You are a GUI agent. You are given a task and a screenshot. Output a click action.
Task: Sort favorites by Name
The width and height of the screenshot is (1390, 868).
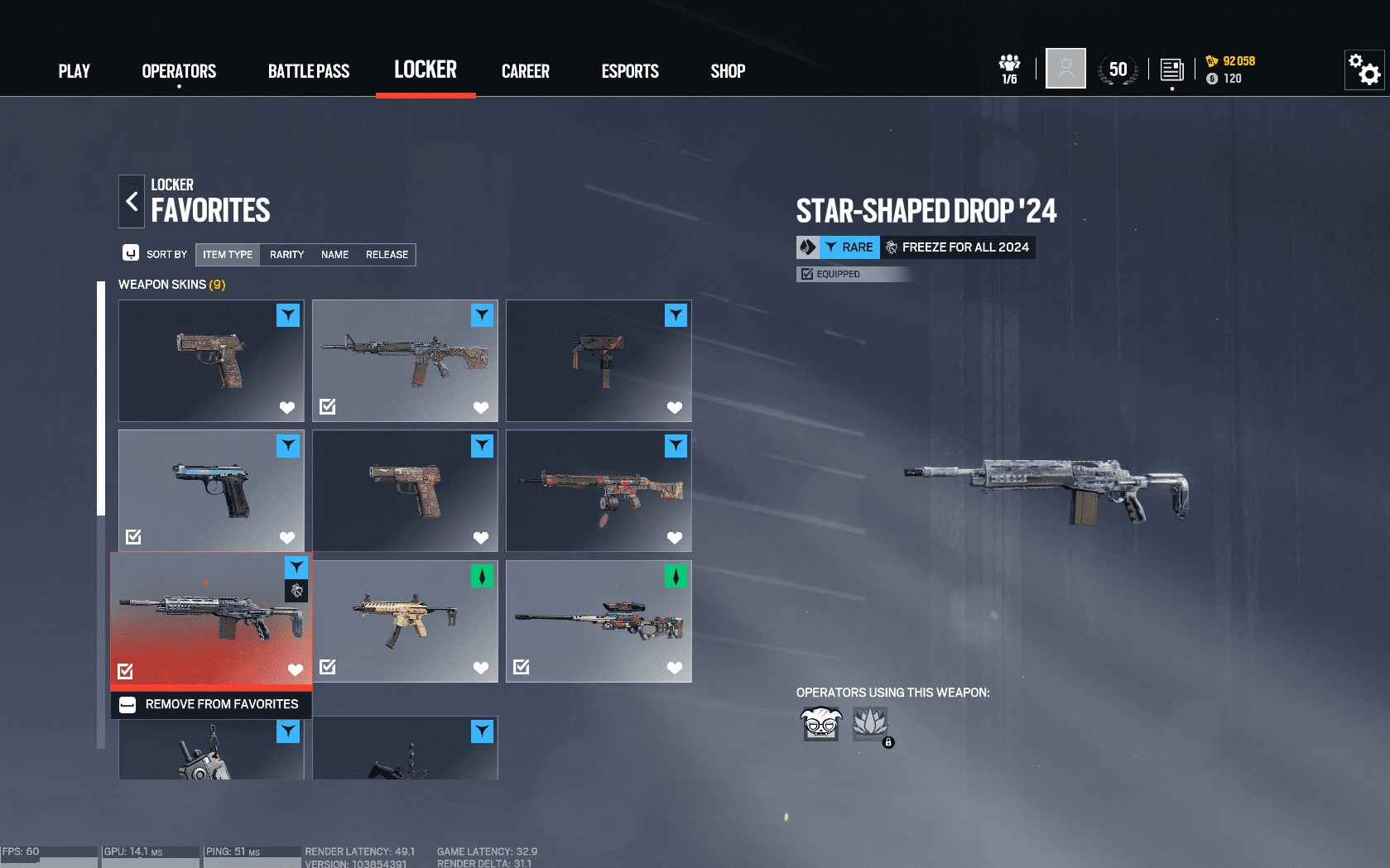[334, 255]
